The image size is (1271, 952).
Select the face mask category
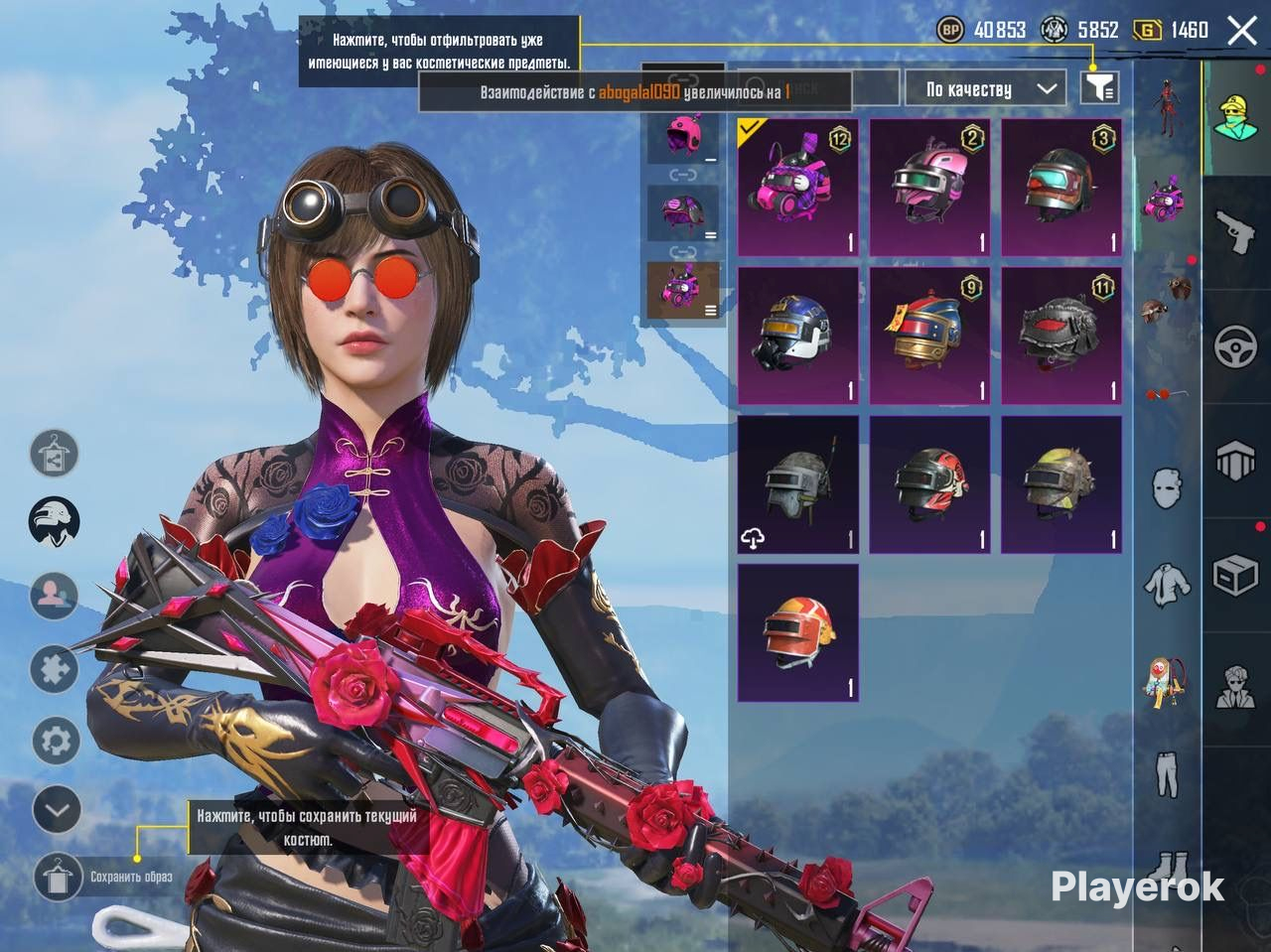pos(1167,488)
